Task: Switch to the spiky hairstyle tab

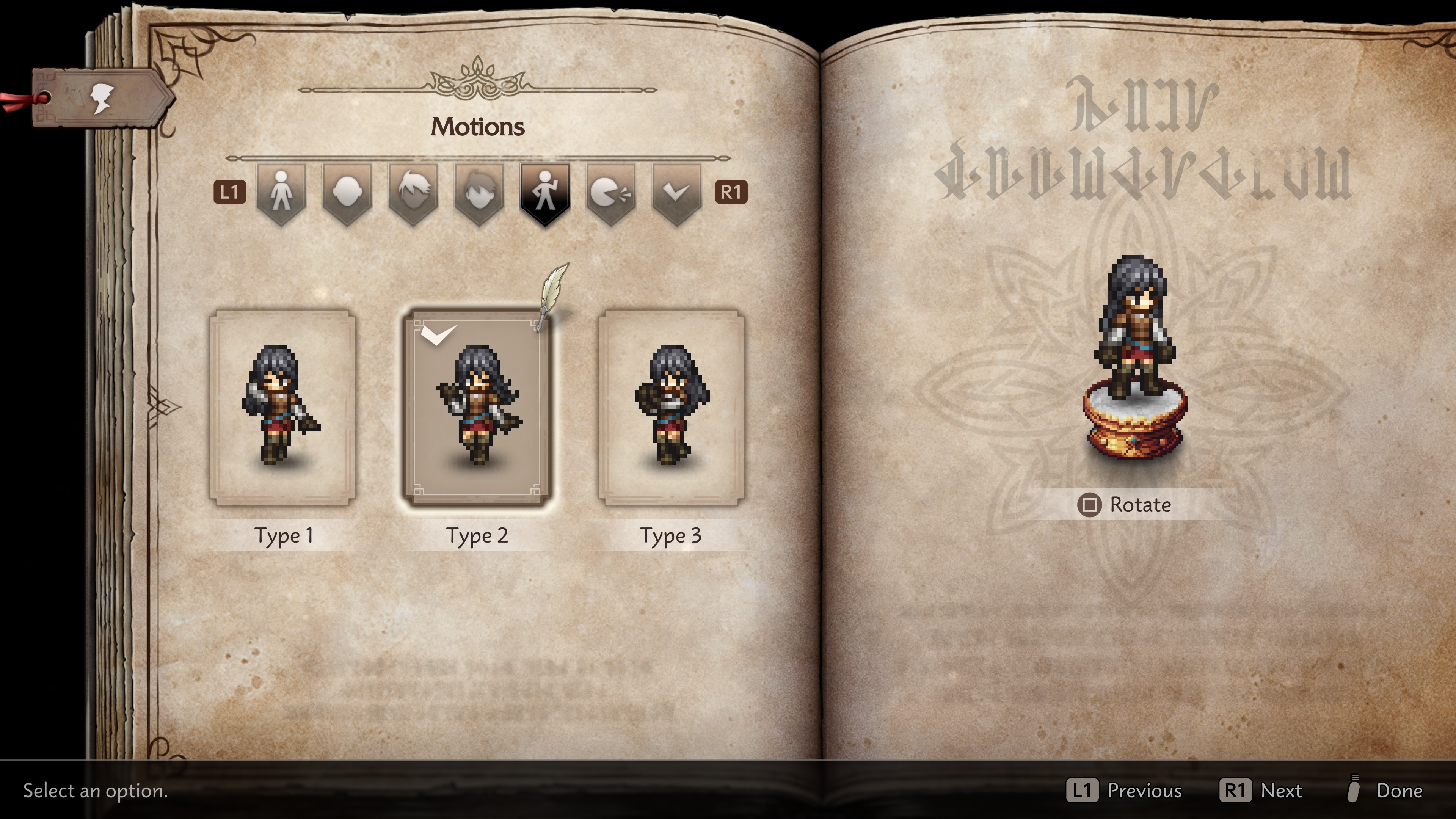Action: pos(413,192)
